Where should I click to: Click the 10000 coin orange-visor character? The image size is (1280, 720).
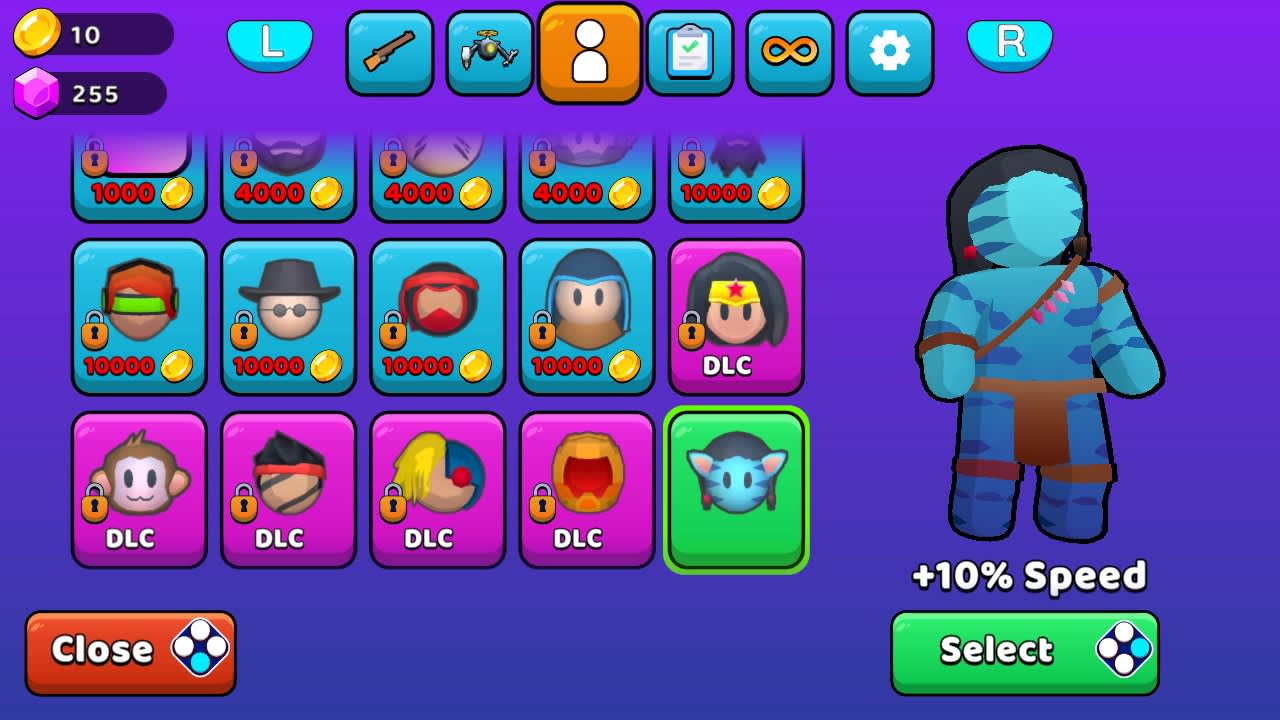click(139, 315)
